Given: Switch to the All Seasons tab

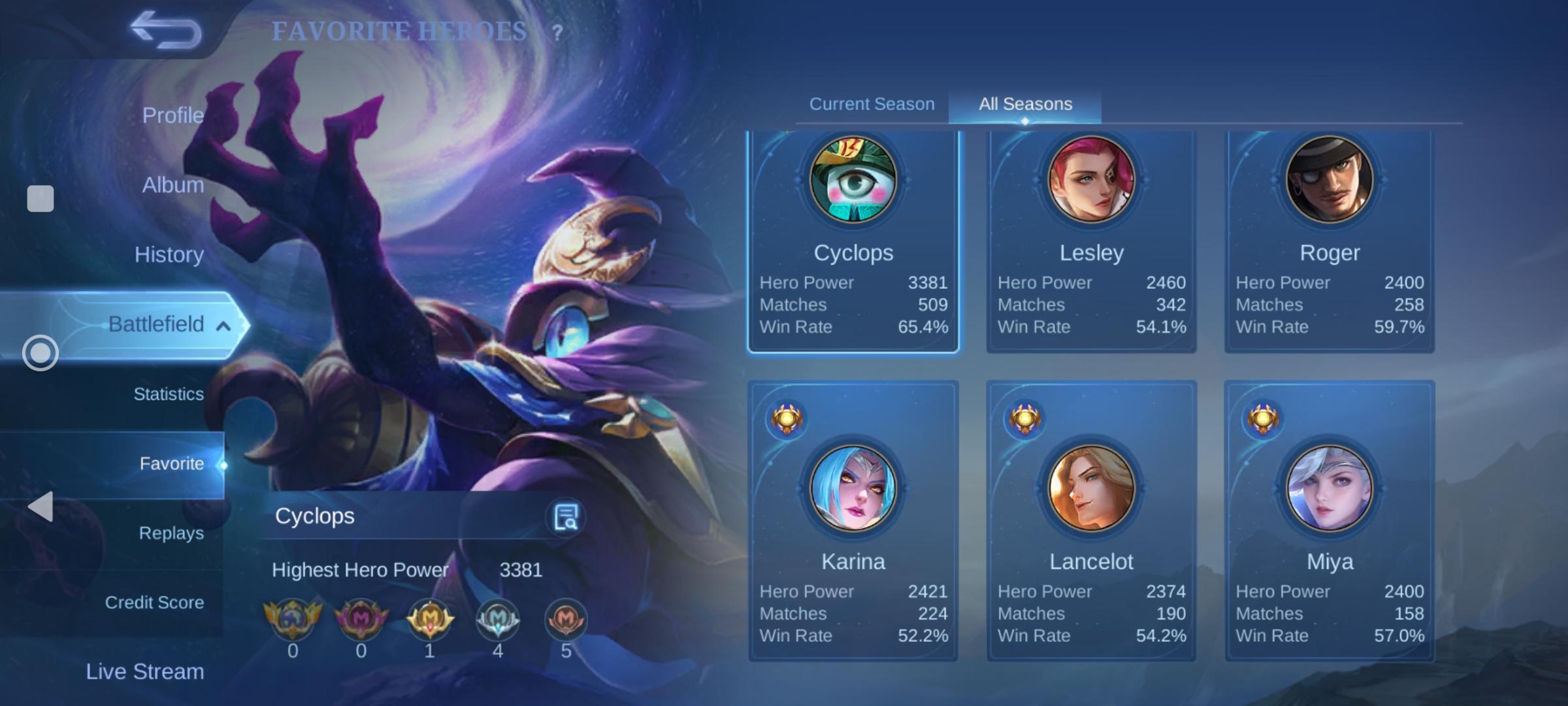Looking at the screenshot, I should [1023, 103].
